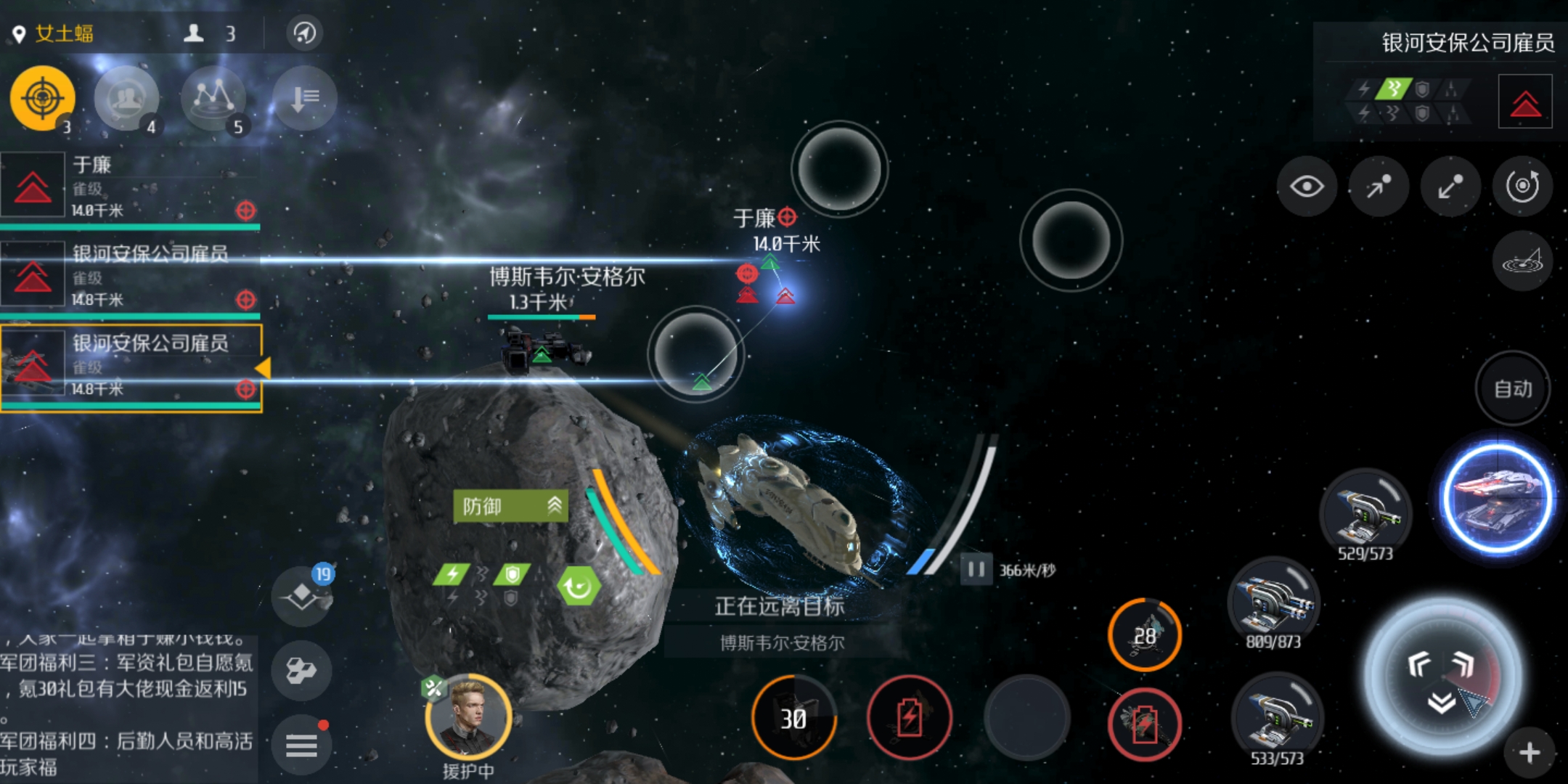Image resolution: width=1568 pixels, height=784 pixels.
Task: Click the eye observation camera icon
Action: click(x=1307, y=187)
